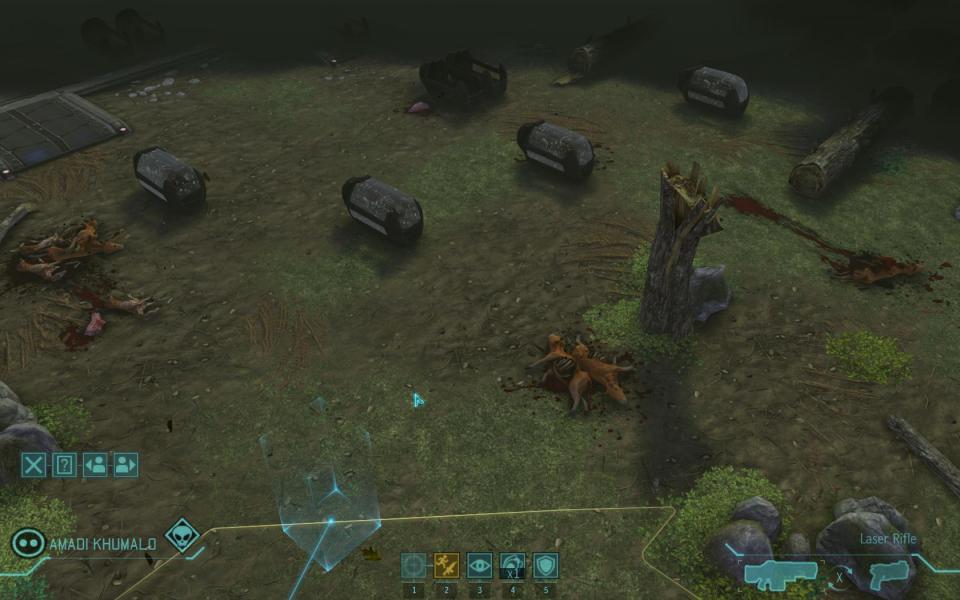Select the Laser Rifle weapon icon
Image resolution: width=960 pixels, height=600 pixels.
point(781,574)
